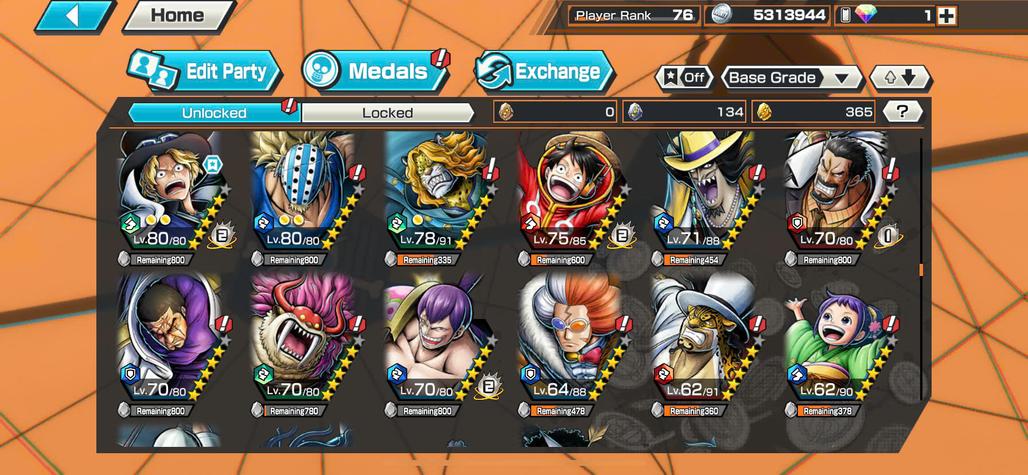The image size is (1028, 475).
Task: Add rainbow diamonds with the plus button
Action: [x=946, y=15]
